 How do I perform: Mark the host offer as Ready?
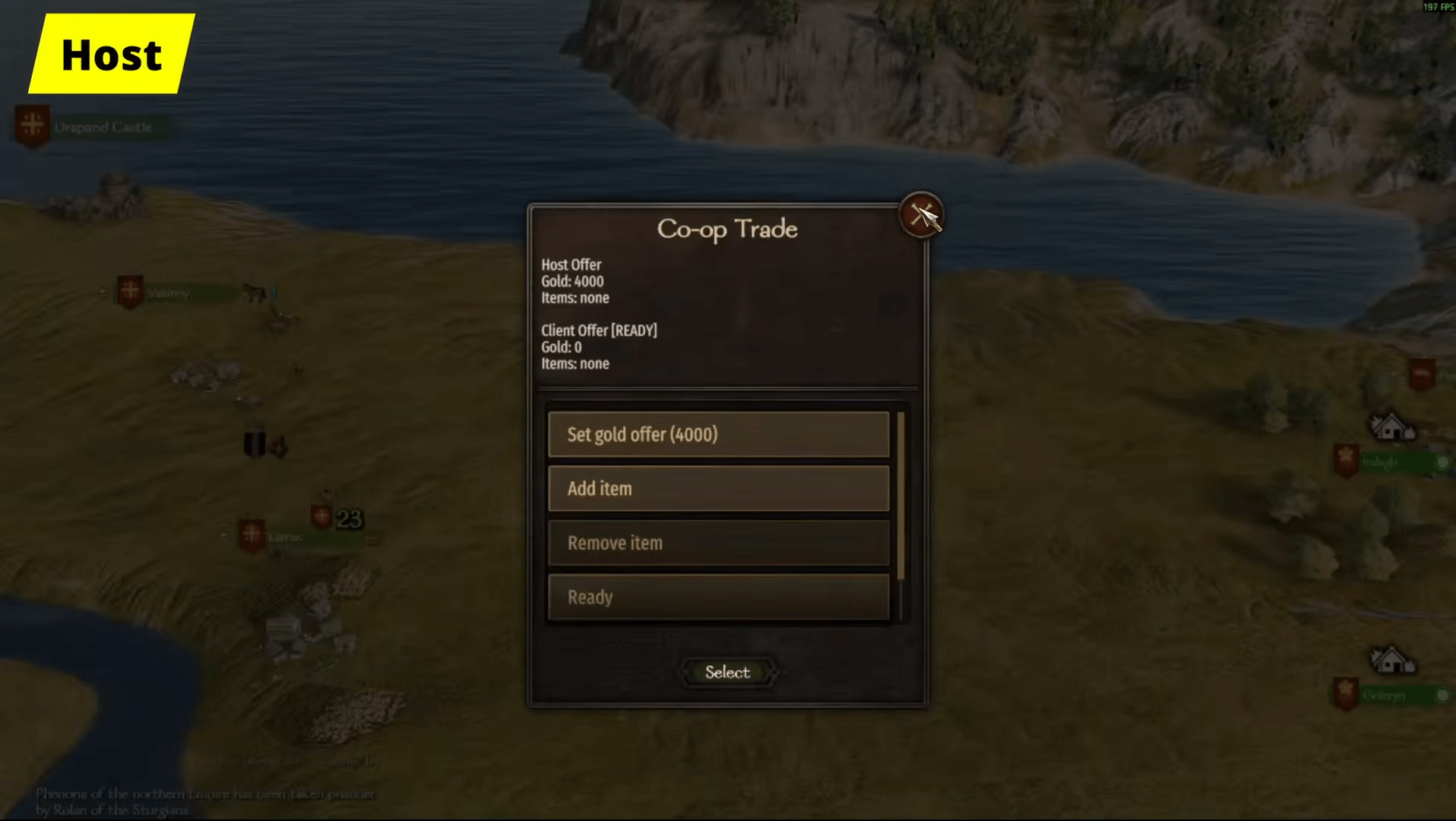pos(718,598)
